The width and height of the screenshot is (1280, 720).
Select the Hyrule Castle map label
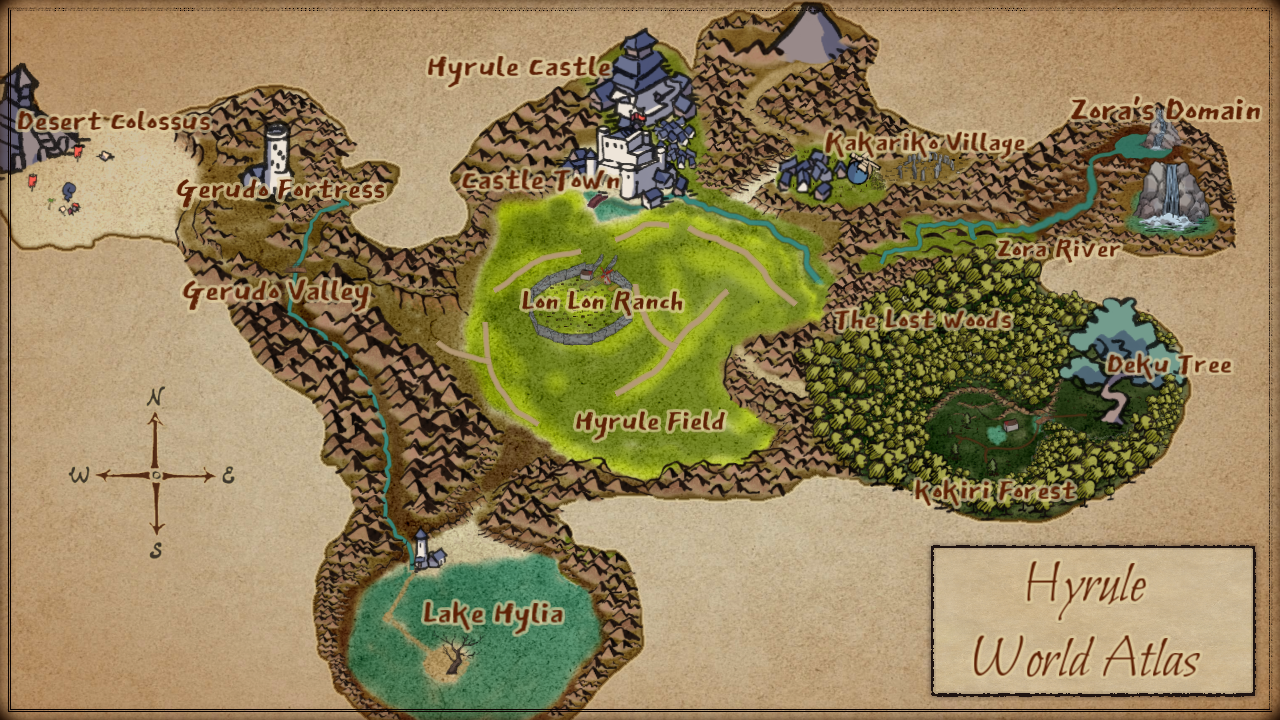[519, 67]
